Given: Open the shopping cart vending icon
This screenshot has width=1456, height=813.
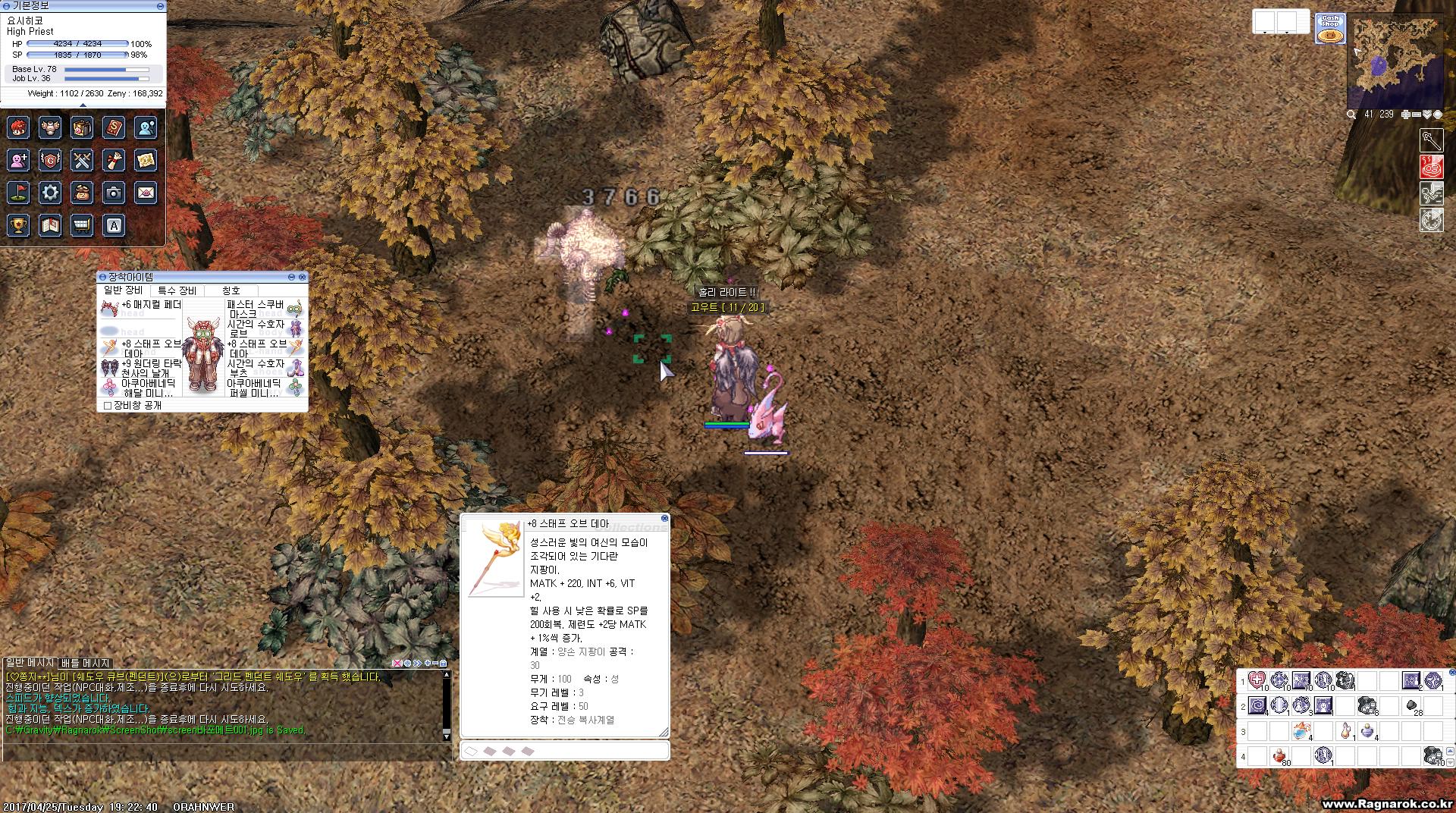Looking at the screenshot, I should tap(82, 225).
